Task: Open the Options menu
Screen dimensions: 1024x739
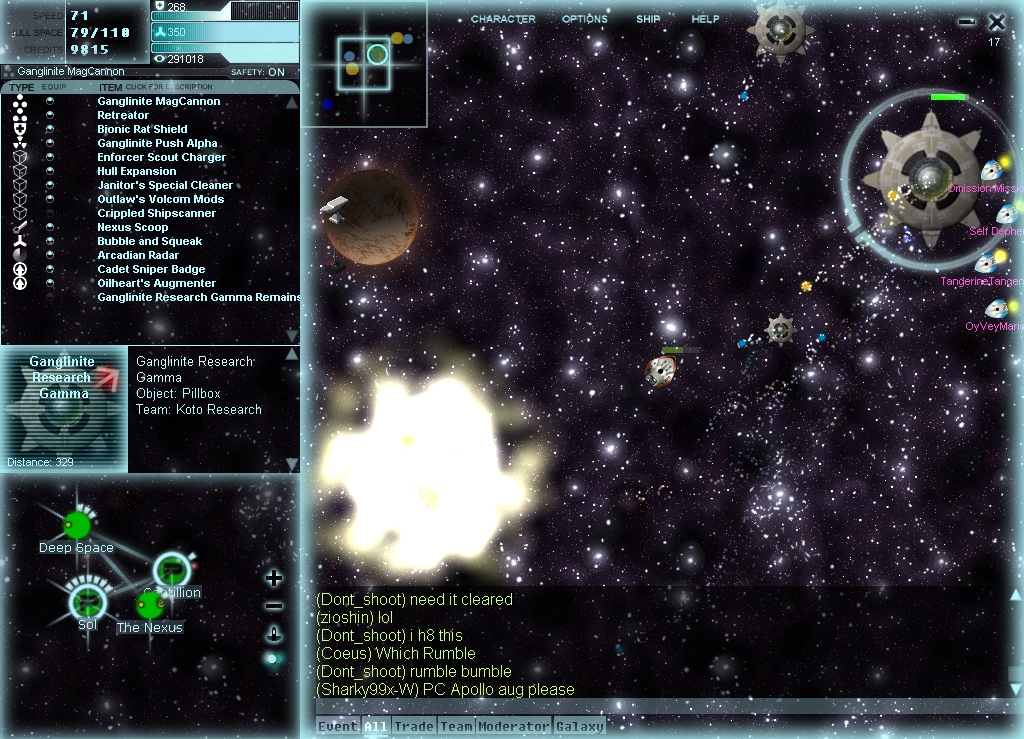Action: pyautogui.click(x=584, y=19)
